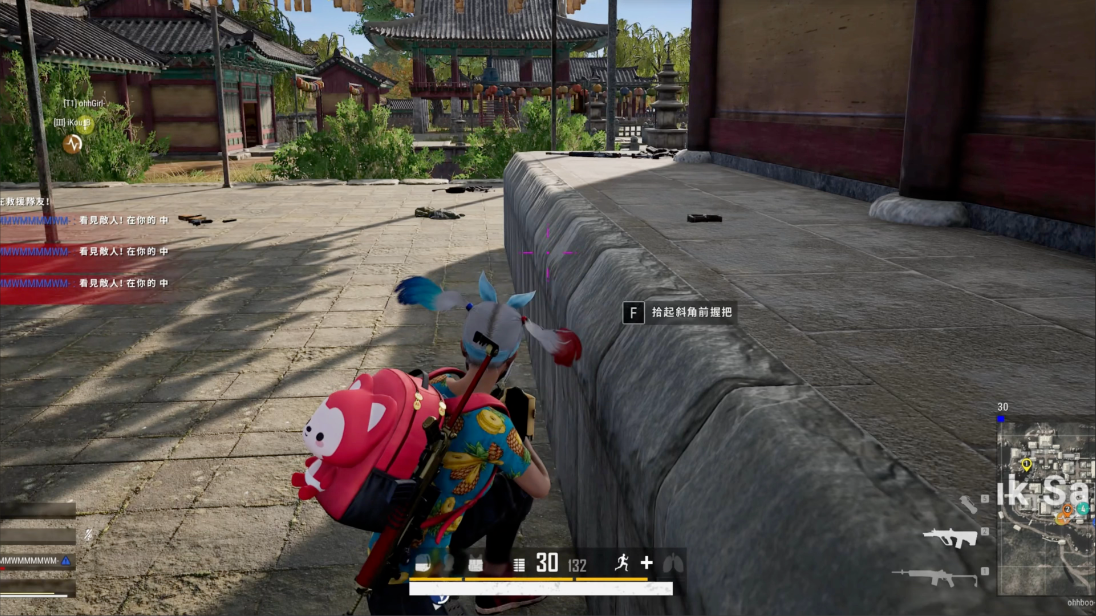The image size is (1096, 616).
Task: Click the magazine fire-mode icon
Action: pos(519,564)
